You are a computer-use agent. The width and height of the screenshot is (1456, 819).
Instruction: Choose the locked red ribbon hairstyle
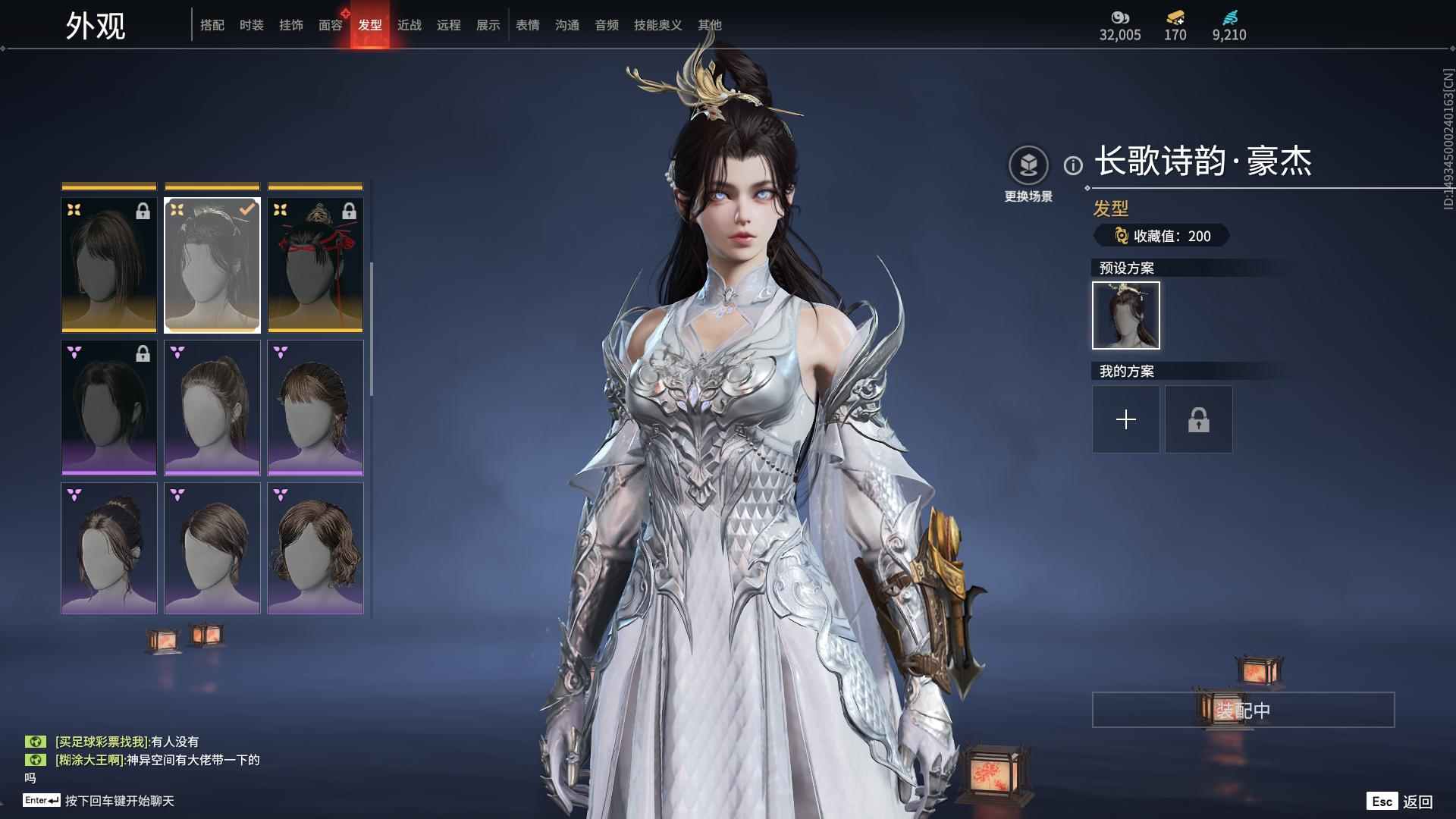[x=315, y=265]
